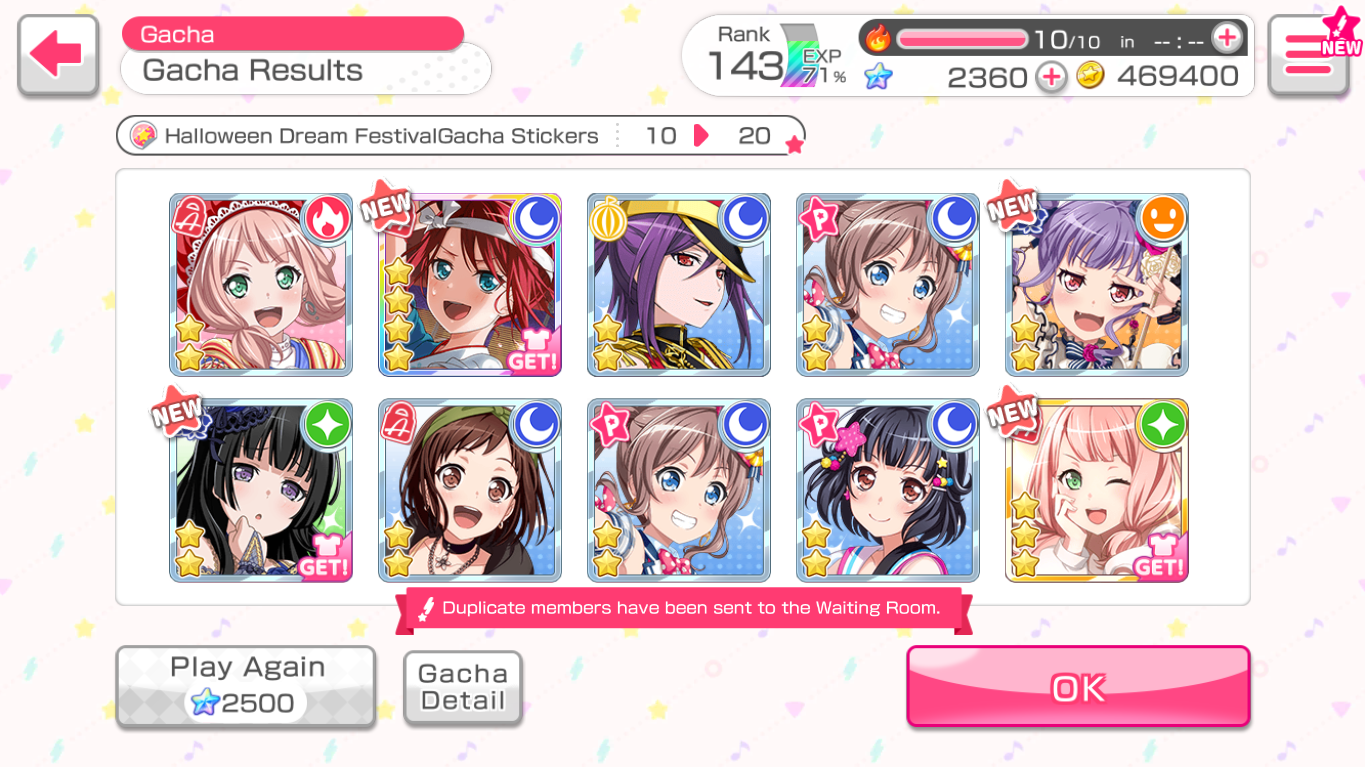Screen dimensions: 1365x767
Task: Open the hamburger menu marked NEW
Action: point(1308,55)
